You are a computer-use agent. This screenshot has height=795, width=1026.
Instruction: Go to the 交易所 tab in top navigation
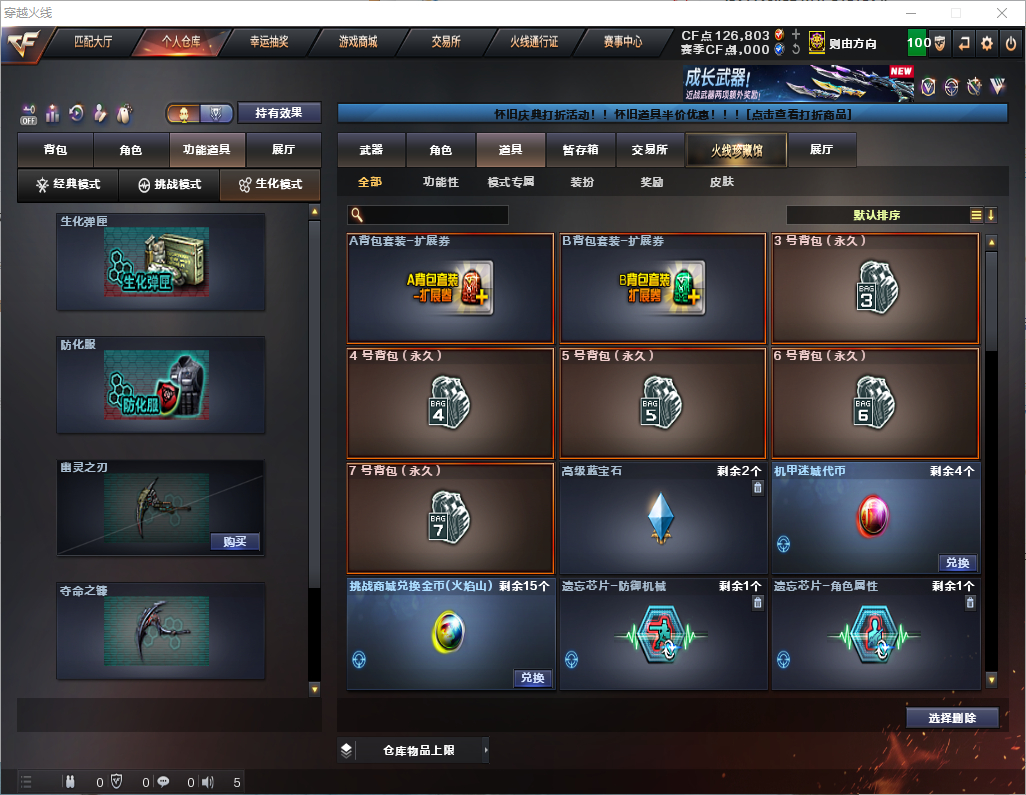point(446,42)
